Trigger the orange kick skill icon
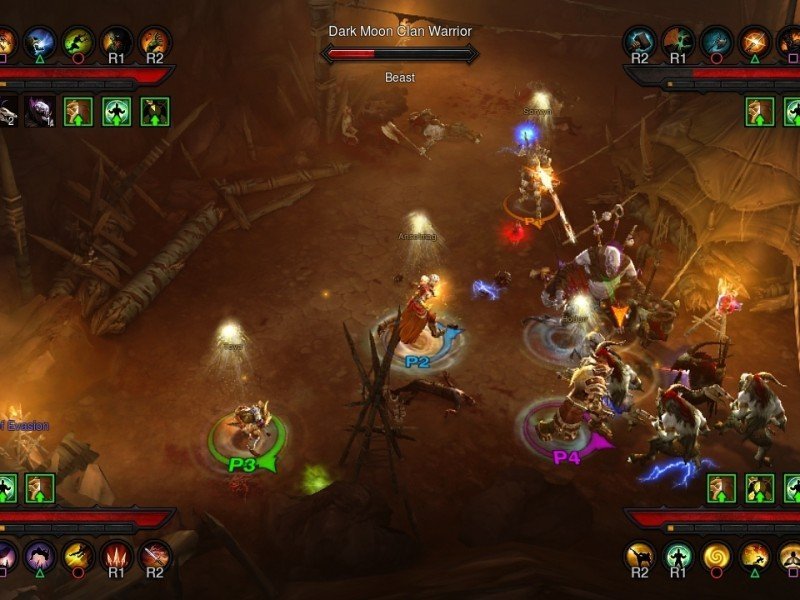Viewport: 800px width, 600px height. 641,556
